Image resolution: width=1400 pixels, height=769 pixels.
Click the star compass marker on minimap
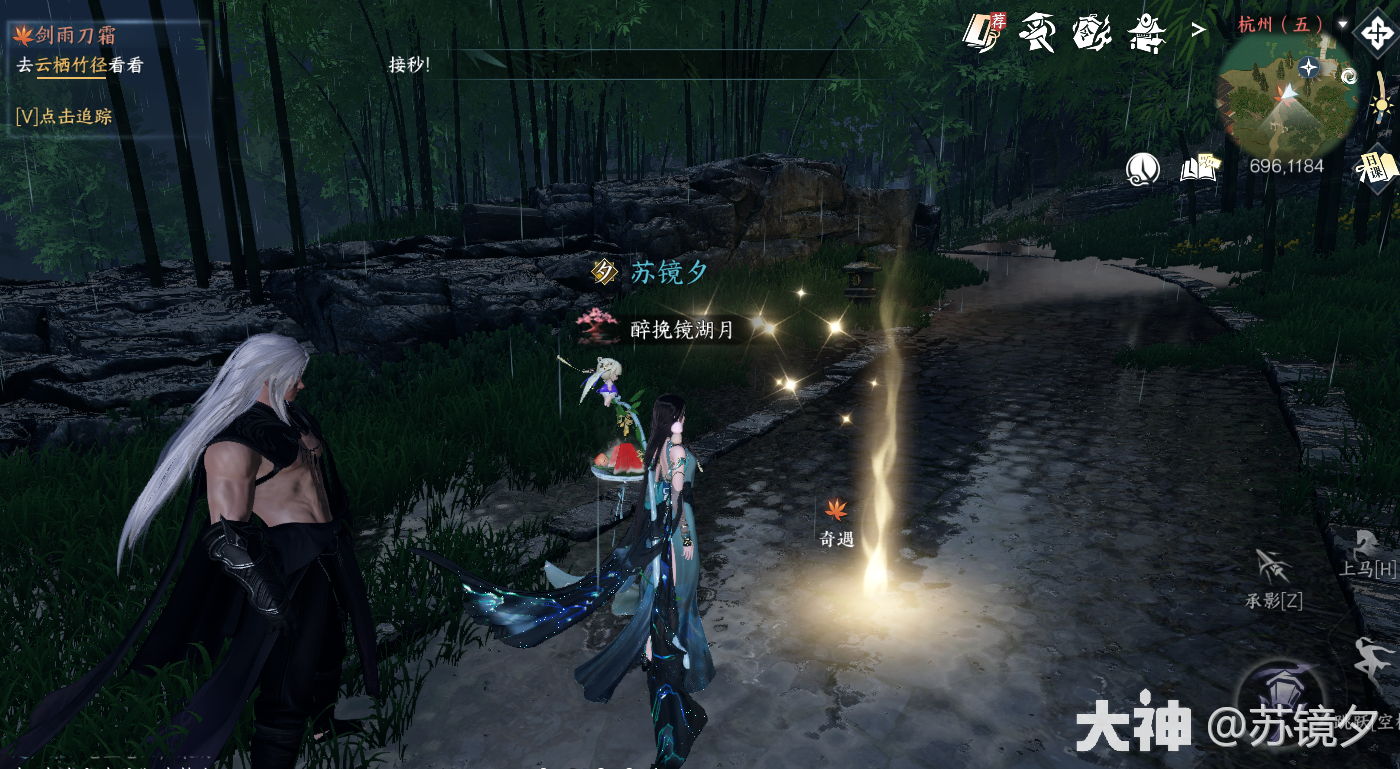1308,67
